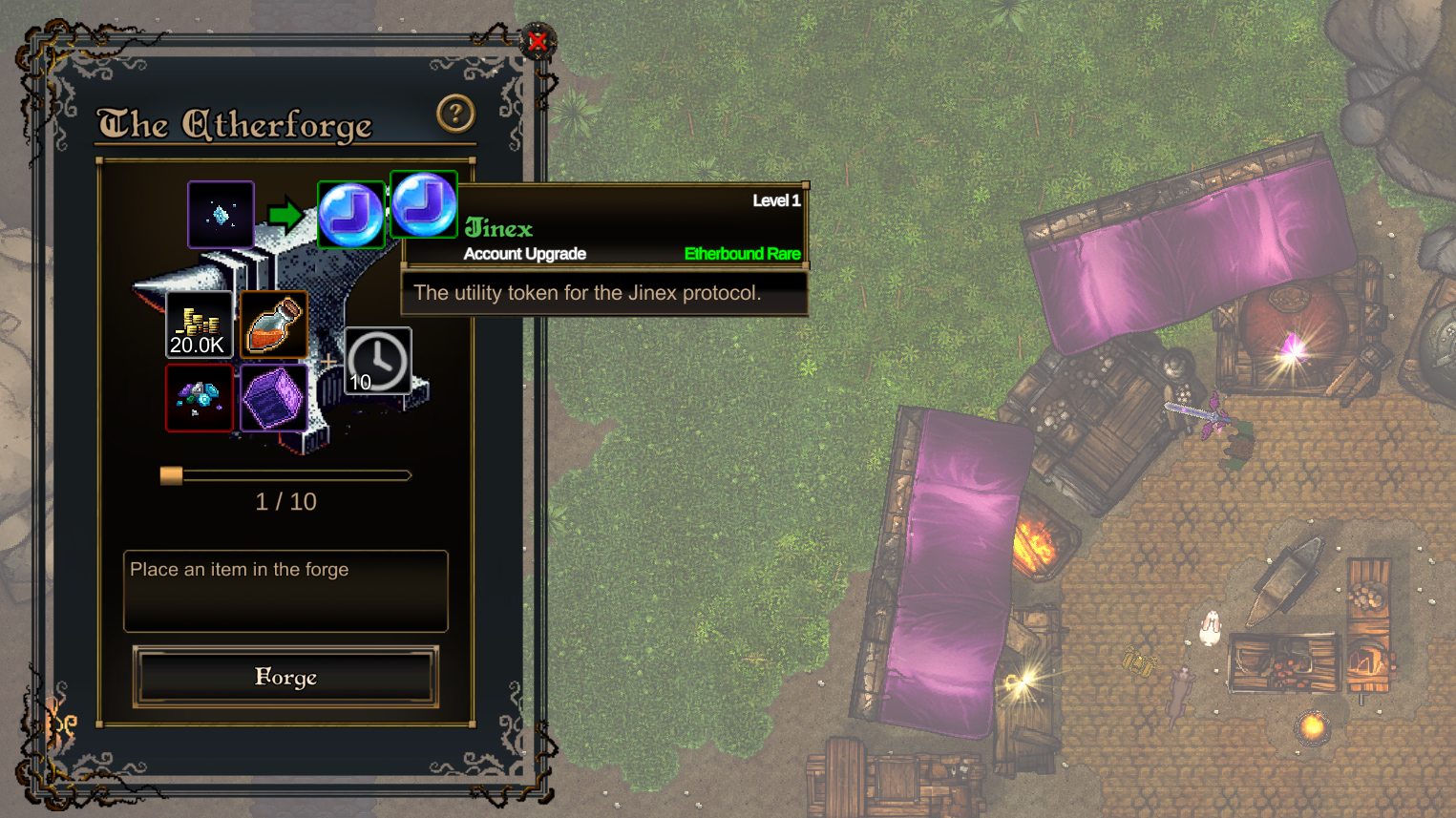Select the input crystal slot before the green arrow
Screen dimensions: 1456x818
[x=221, y=215]
